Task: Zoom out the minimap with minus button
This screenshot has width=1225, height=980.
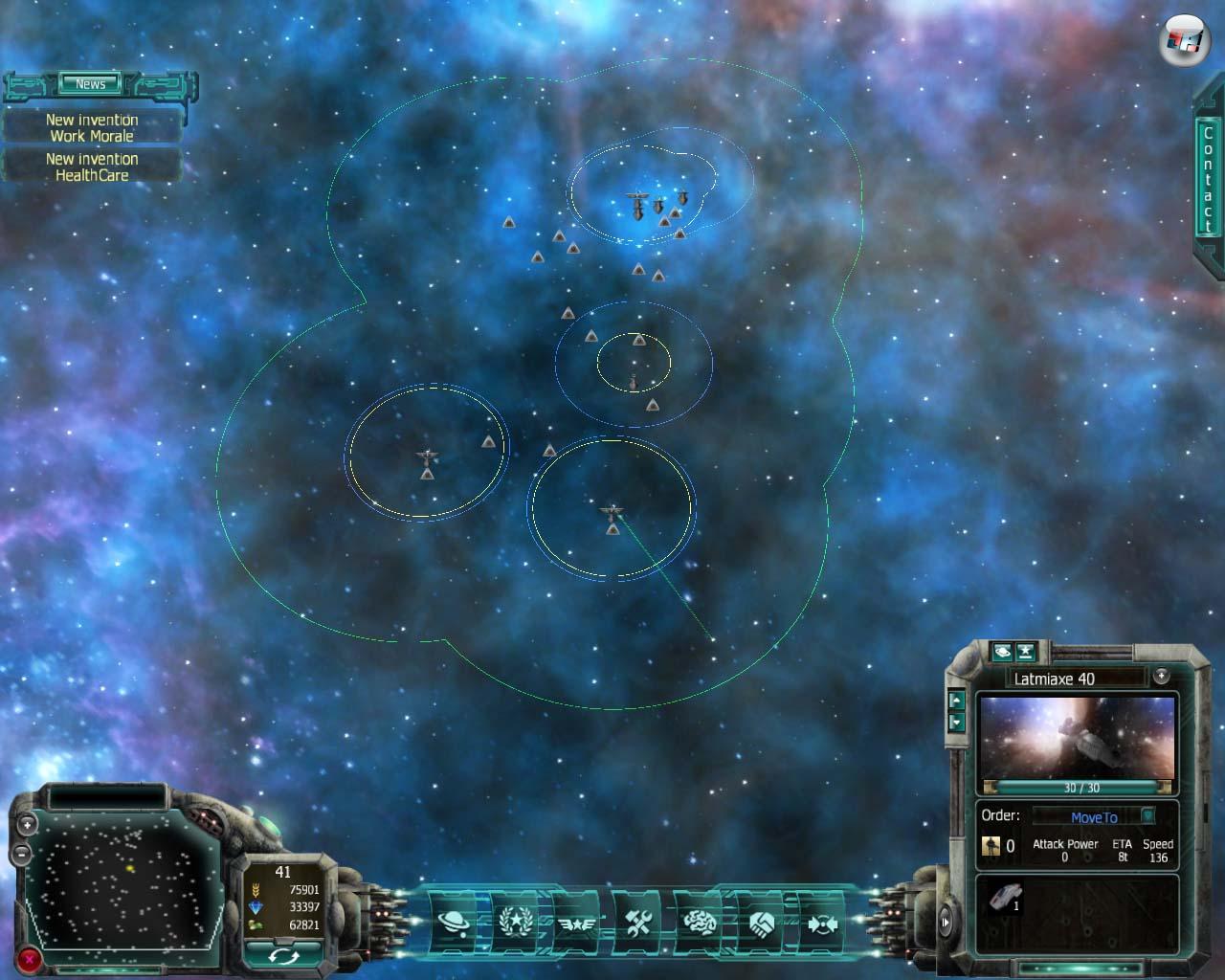Action: [21, 852]
